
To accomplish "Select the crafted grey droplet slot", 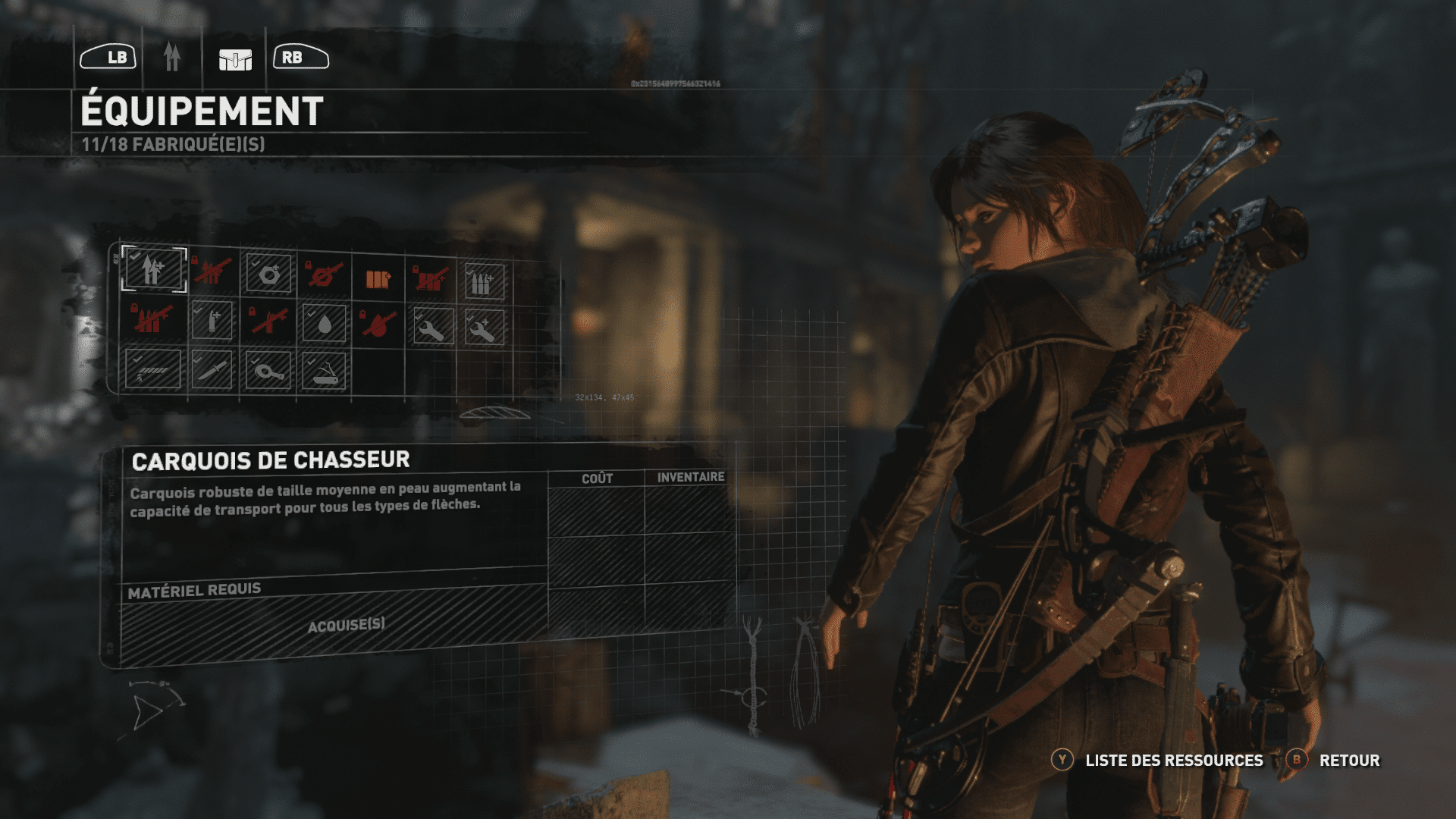I will (324, 324).
